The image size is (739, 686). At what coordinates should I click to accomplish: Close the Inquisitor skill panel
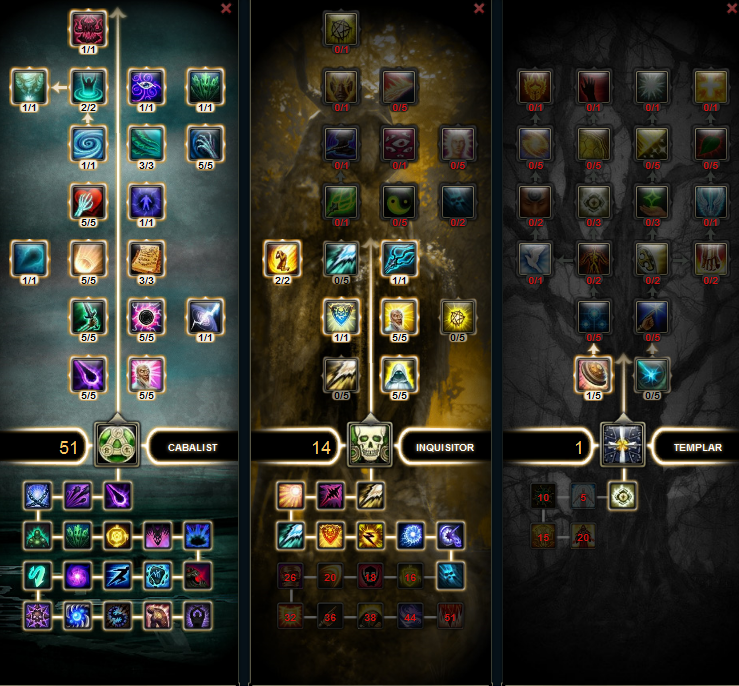[479, 8]
